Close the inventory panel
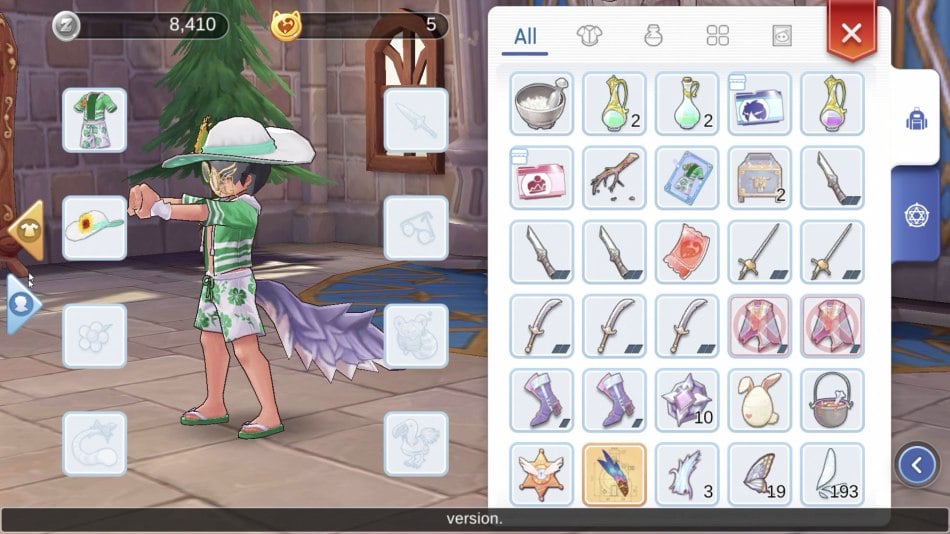 (851, 33)
